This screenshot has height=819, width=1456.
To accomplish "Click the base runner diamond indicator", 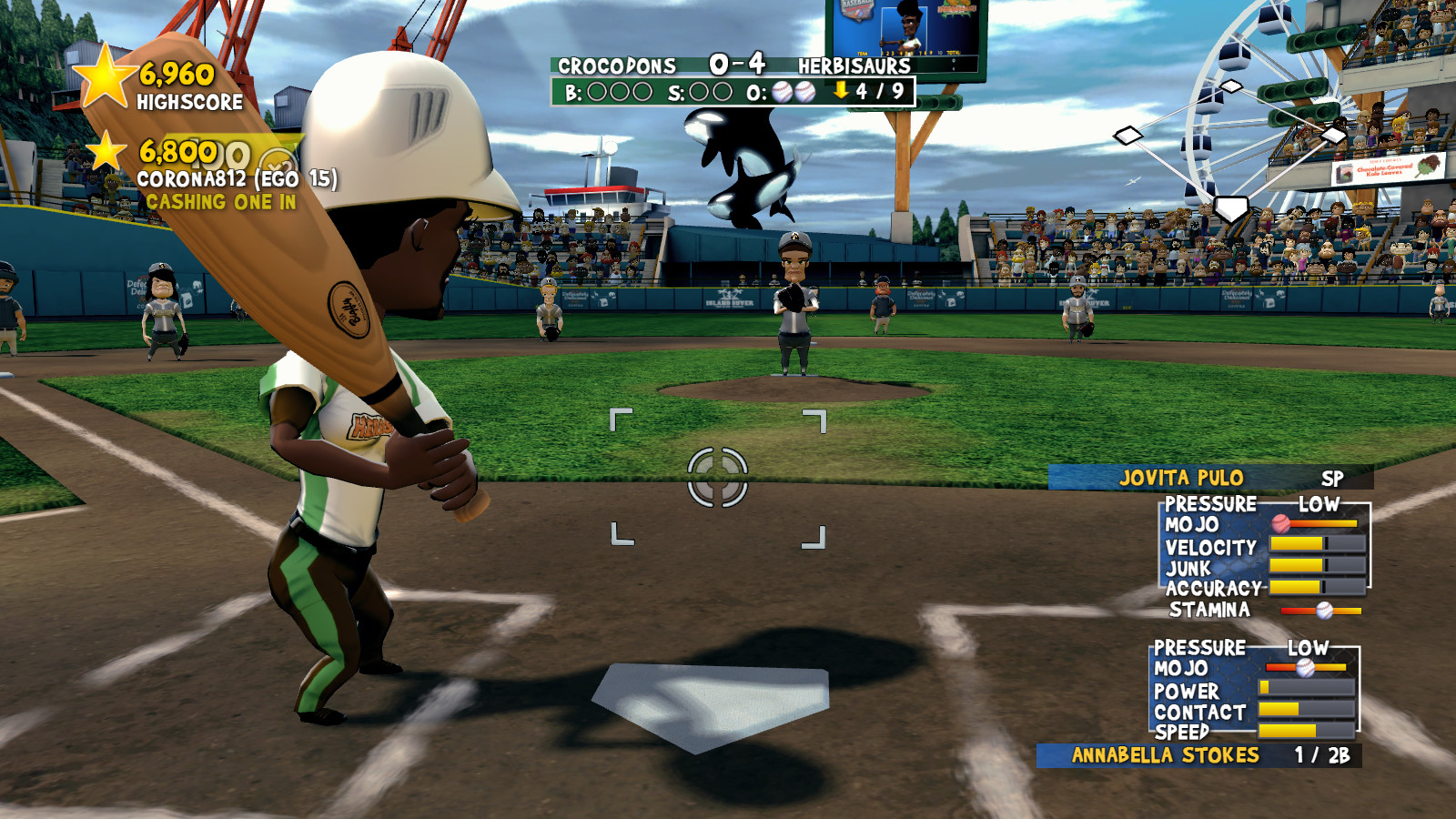I will pos(1230,147).
